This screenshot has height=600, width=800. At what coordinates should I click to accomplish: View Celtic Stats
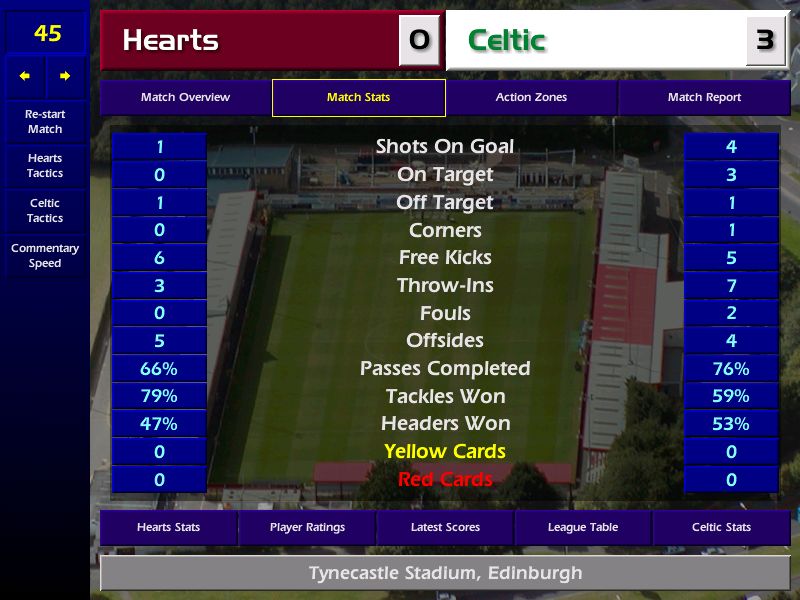click(x=721, y=527)
